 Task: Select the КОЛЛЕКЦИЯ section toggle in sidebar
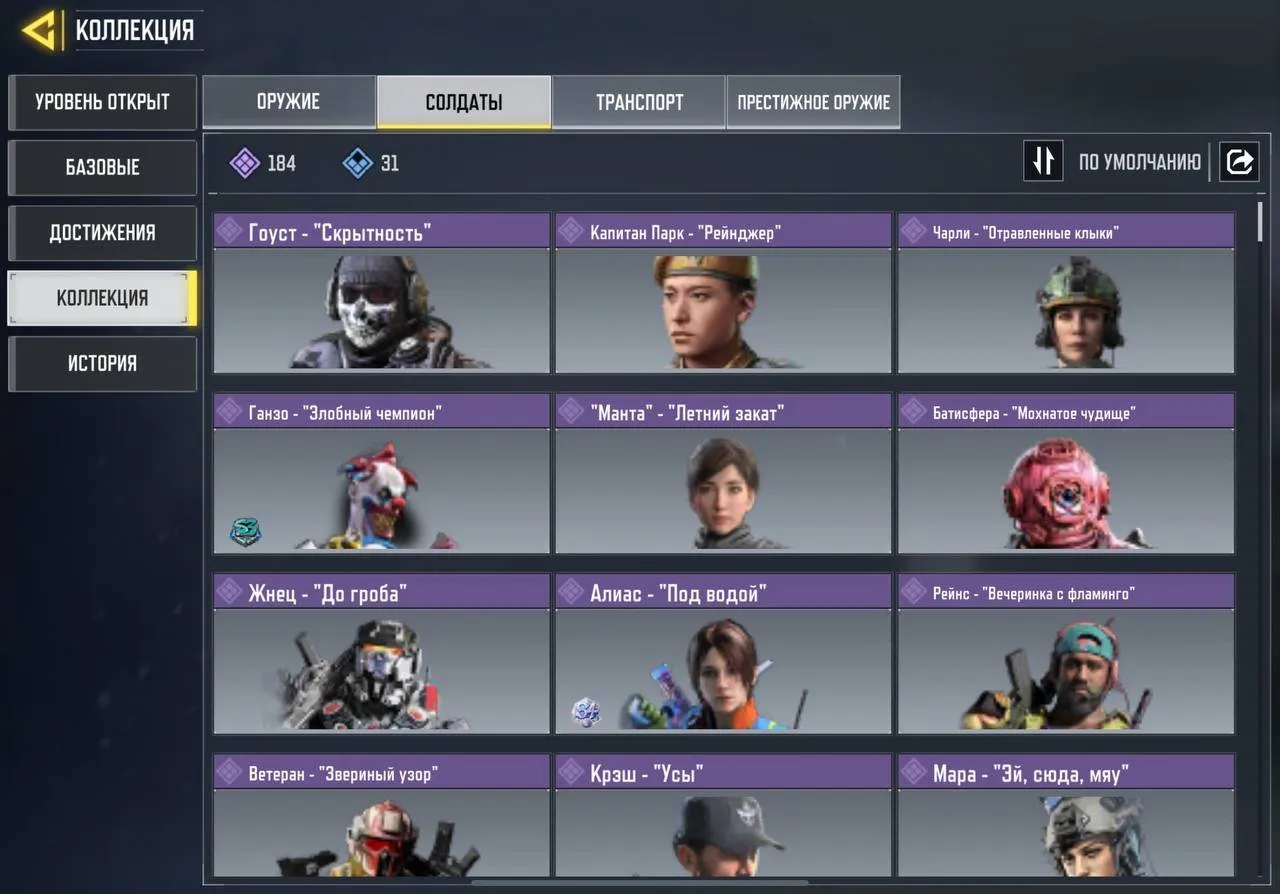(x=100, y=298)
